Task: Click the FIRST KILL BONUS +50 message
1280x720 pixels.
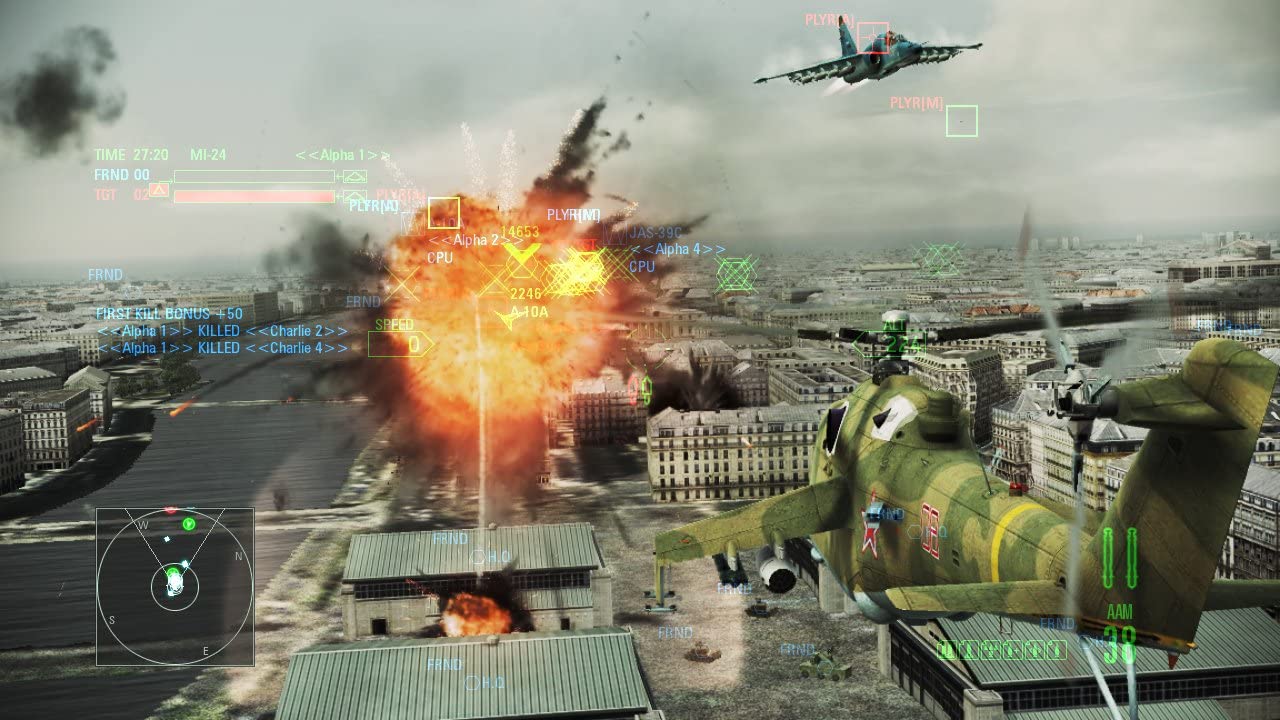Action: tap(166, 313)
